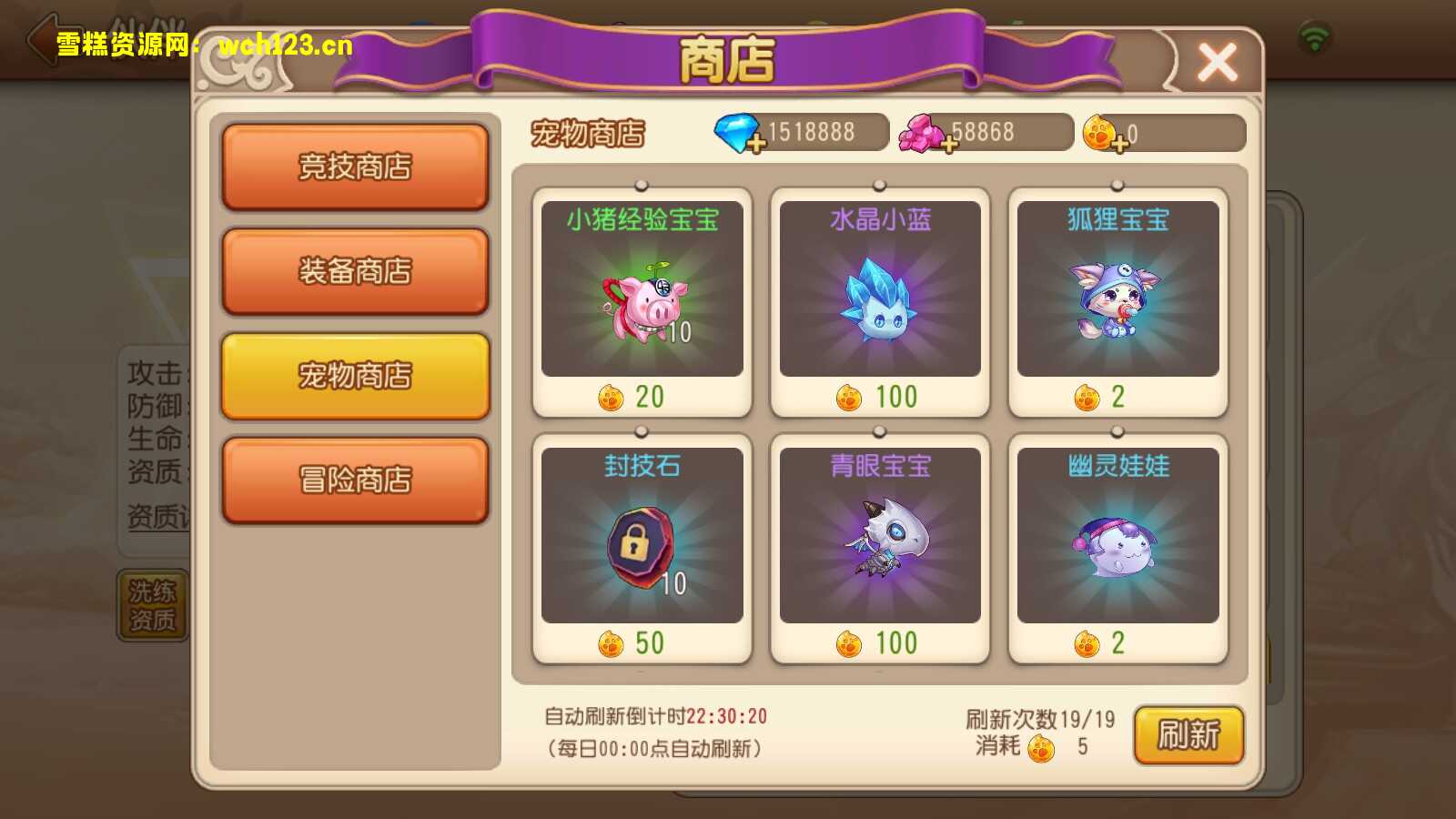The image size is (1456, 819).
Task: Close the 商店 shop window
Action: coord(1217,62)
